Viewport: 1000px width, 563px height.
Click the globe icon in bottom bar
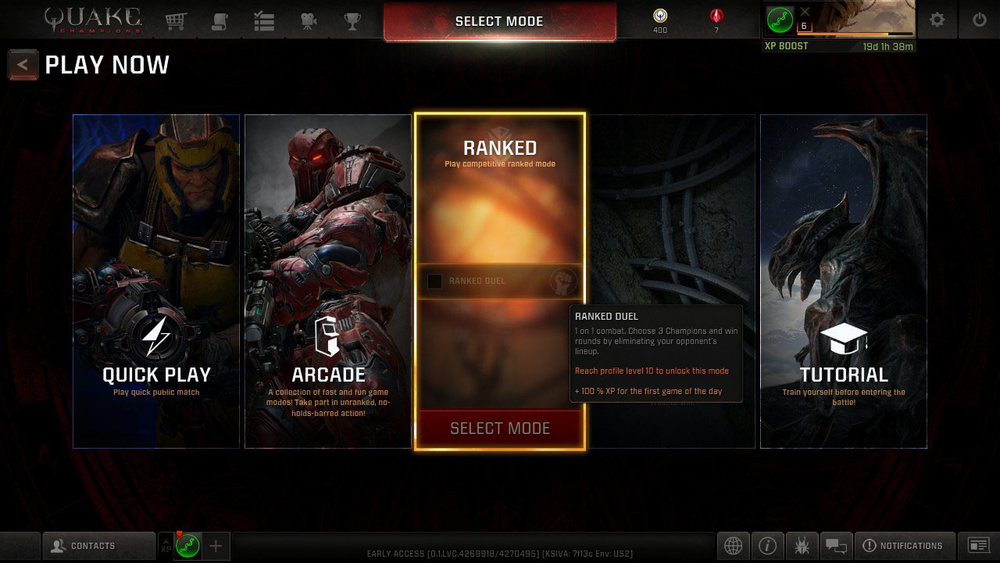pyautogui.click(x=733, y=546)
